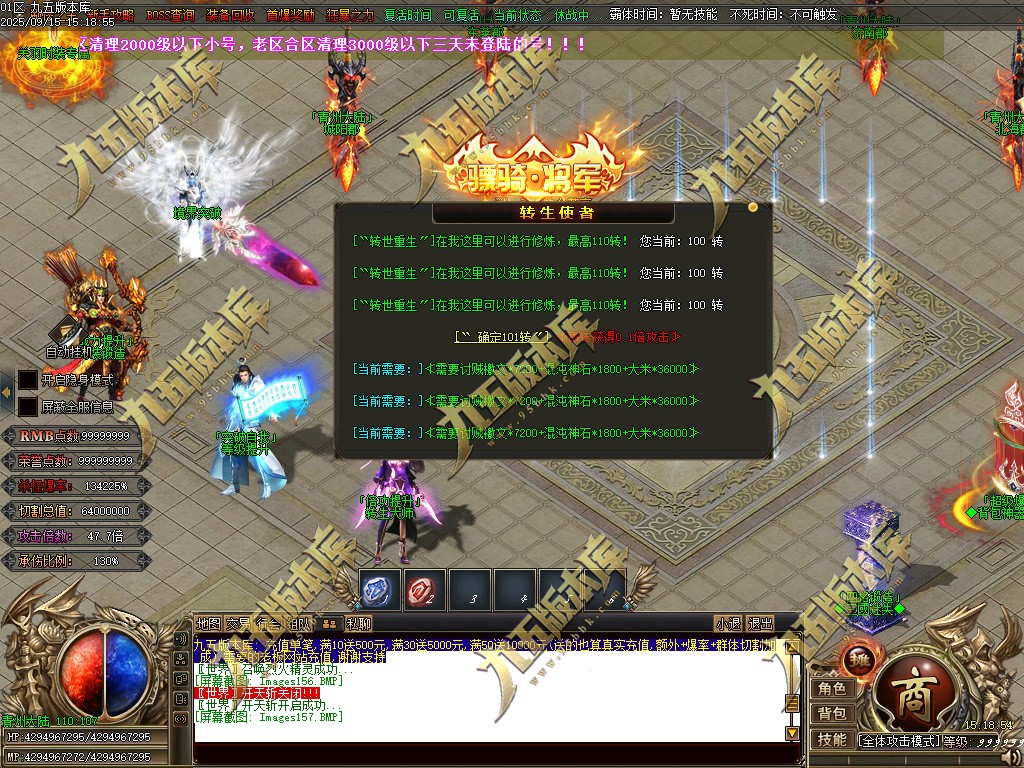Select the 私聊 private chat tab
The height and width of the screenshot is (768, 1024).
[359, 623]
